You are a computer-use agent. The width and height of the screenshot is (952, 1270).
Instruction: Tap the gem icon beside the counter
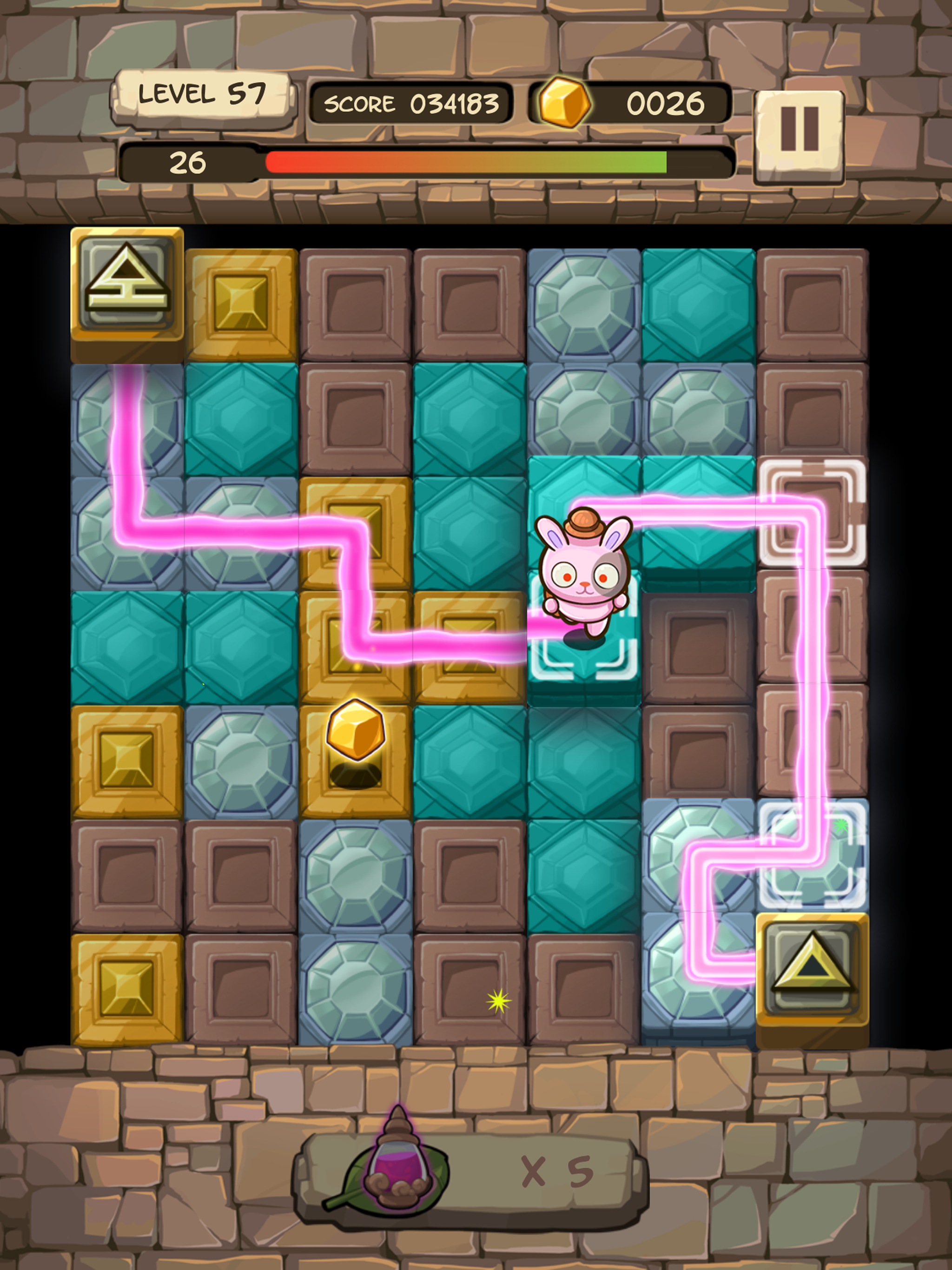[x=566, y=102]
